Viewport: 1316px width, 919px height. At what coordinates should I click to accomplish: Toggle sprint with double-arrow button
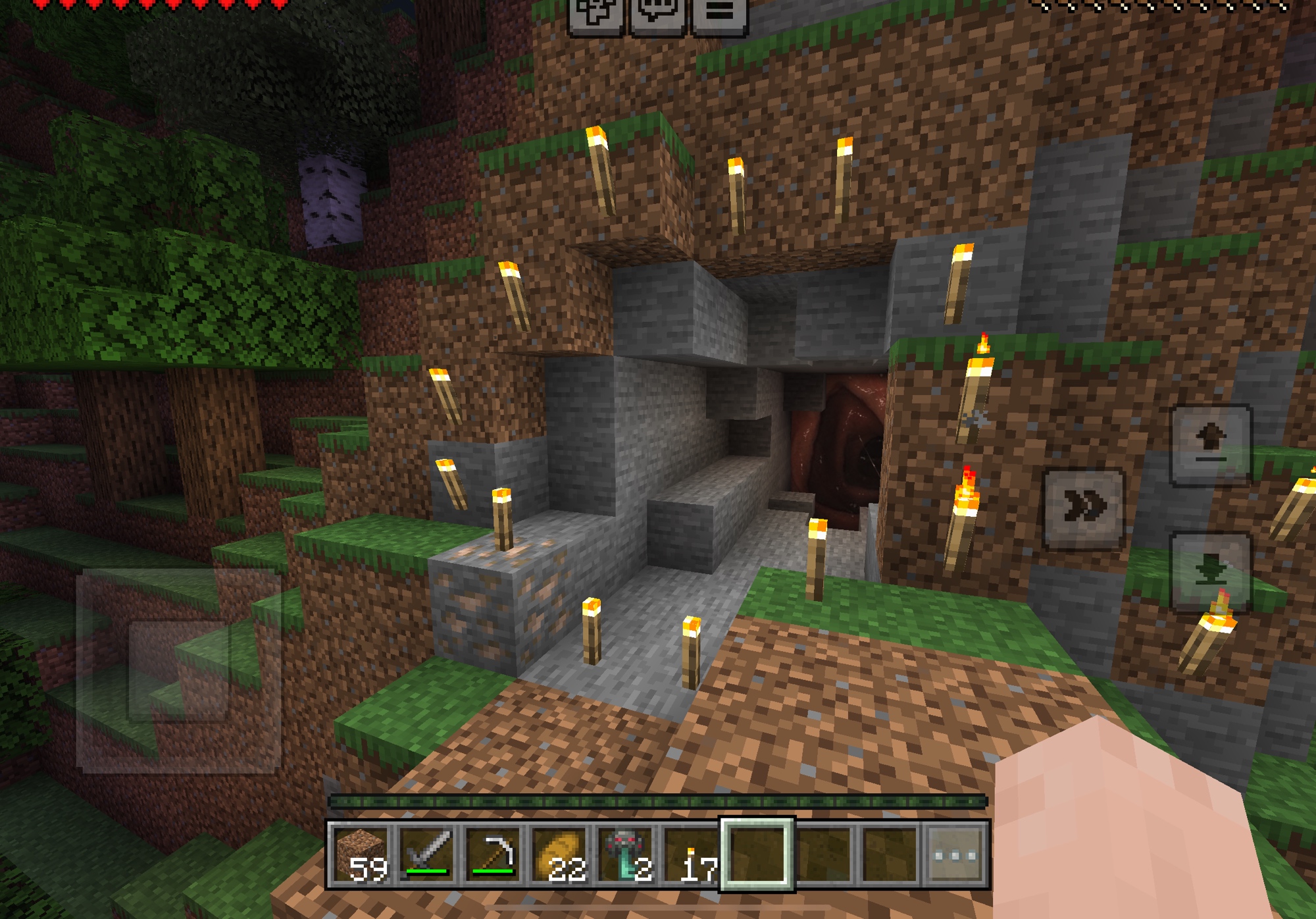(1084, 508)
